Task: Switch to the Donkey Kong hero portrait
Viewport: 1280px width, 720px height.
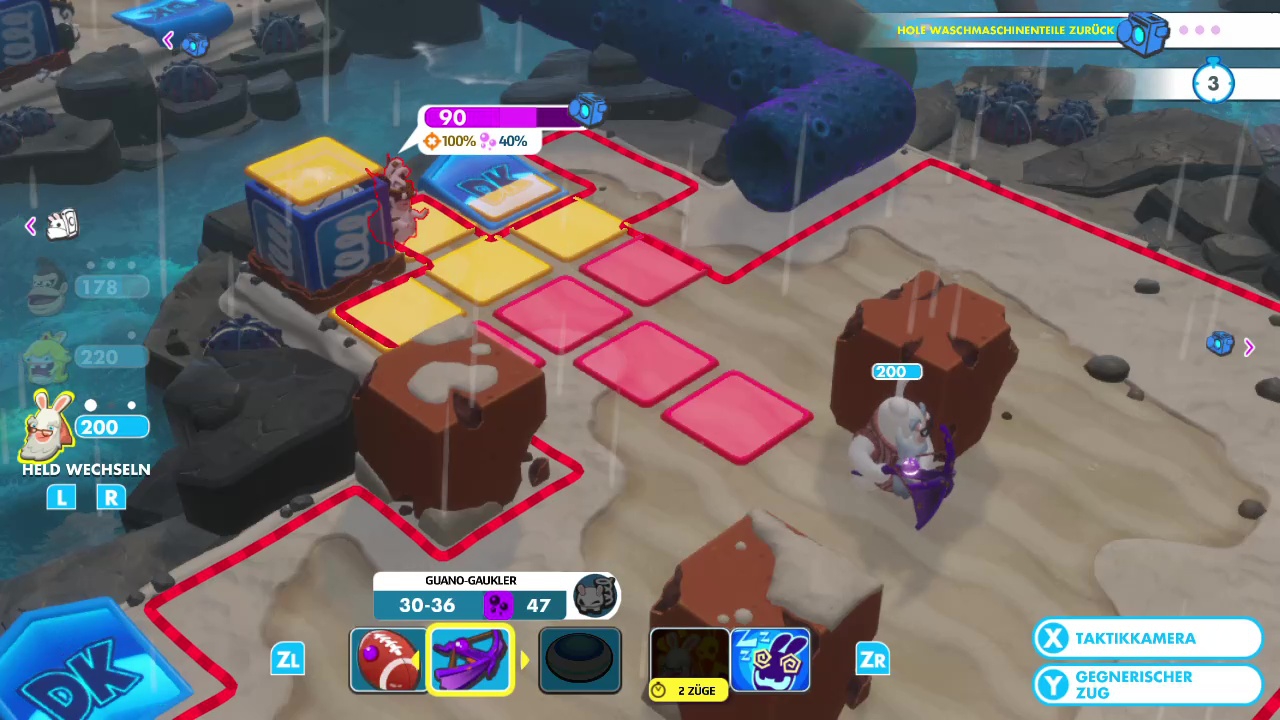Action: [47, 284]
